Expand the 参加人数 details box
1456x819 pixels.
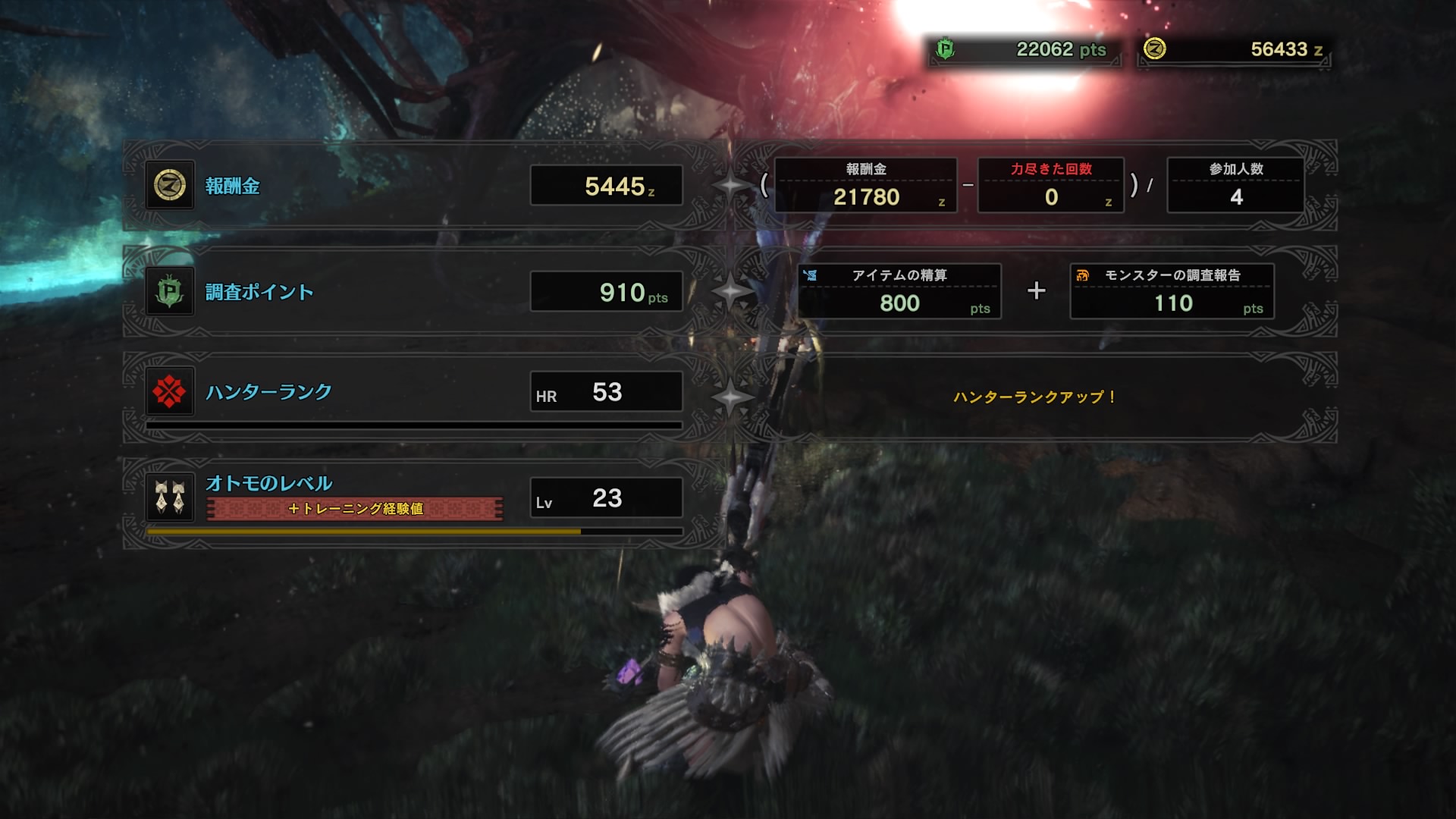tap(1234, 184)
